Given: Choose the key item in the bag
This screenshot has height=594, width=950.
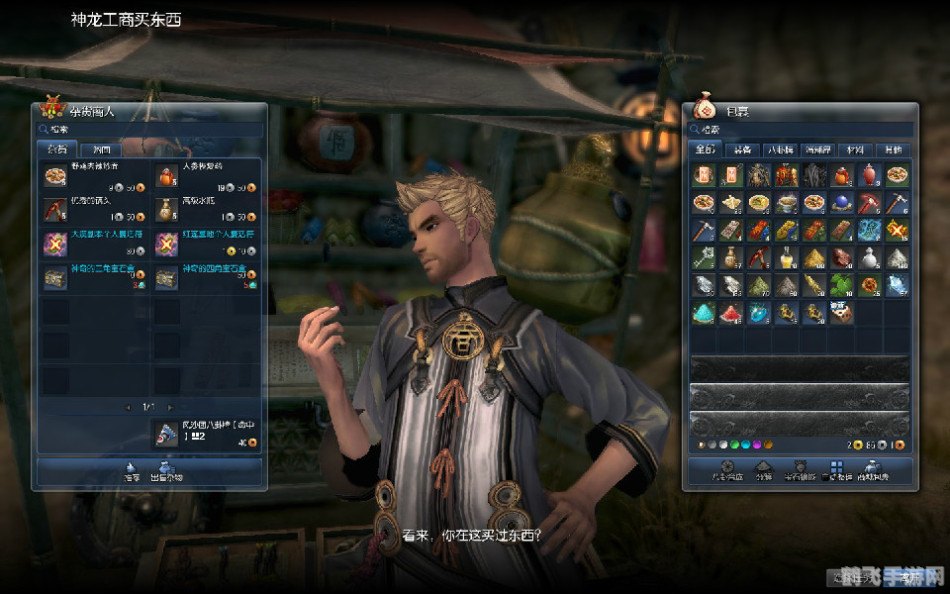Looking at the screenshot, I should [704, 258].
